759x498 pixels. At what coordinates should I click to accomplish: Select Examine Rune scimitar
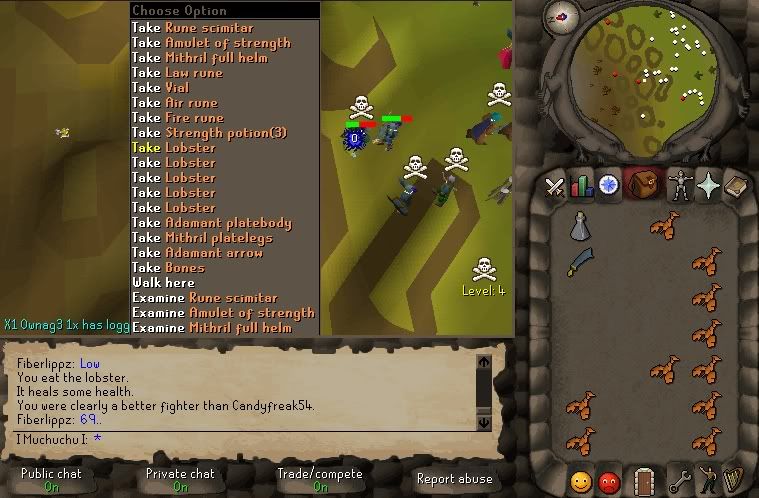point(205,298)
